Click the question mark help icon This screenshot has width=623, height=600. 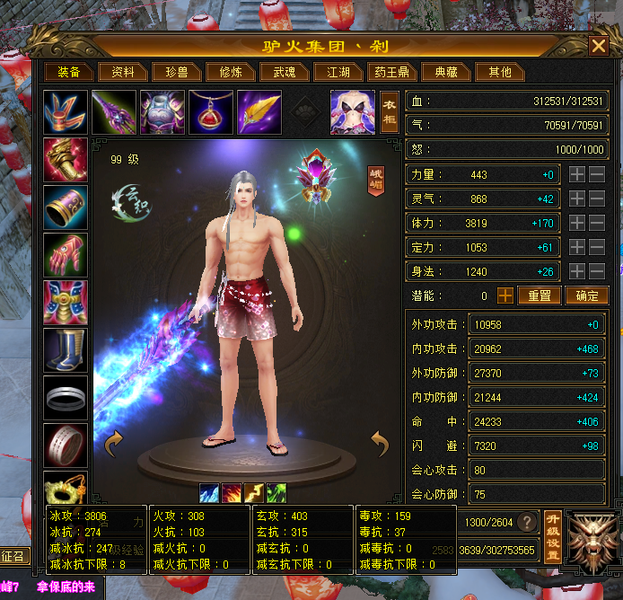point(524,523)
